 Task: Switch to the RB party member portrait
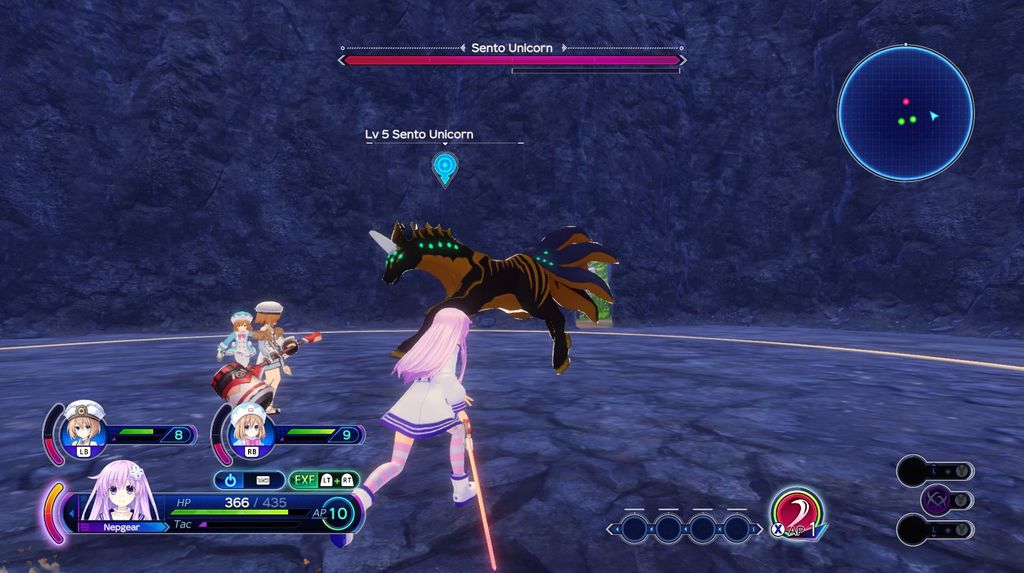coord(250,427)
